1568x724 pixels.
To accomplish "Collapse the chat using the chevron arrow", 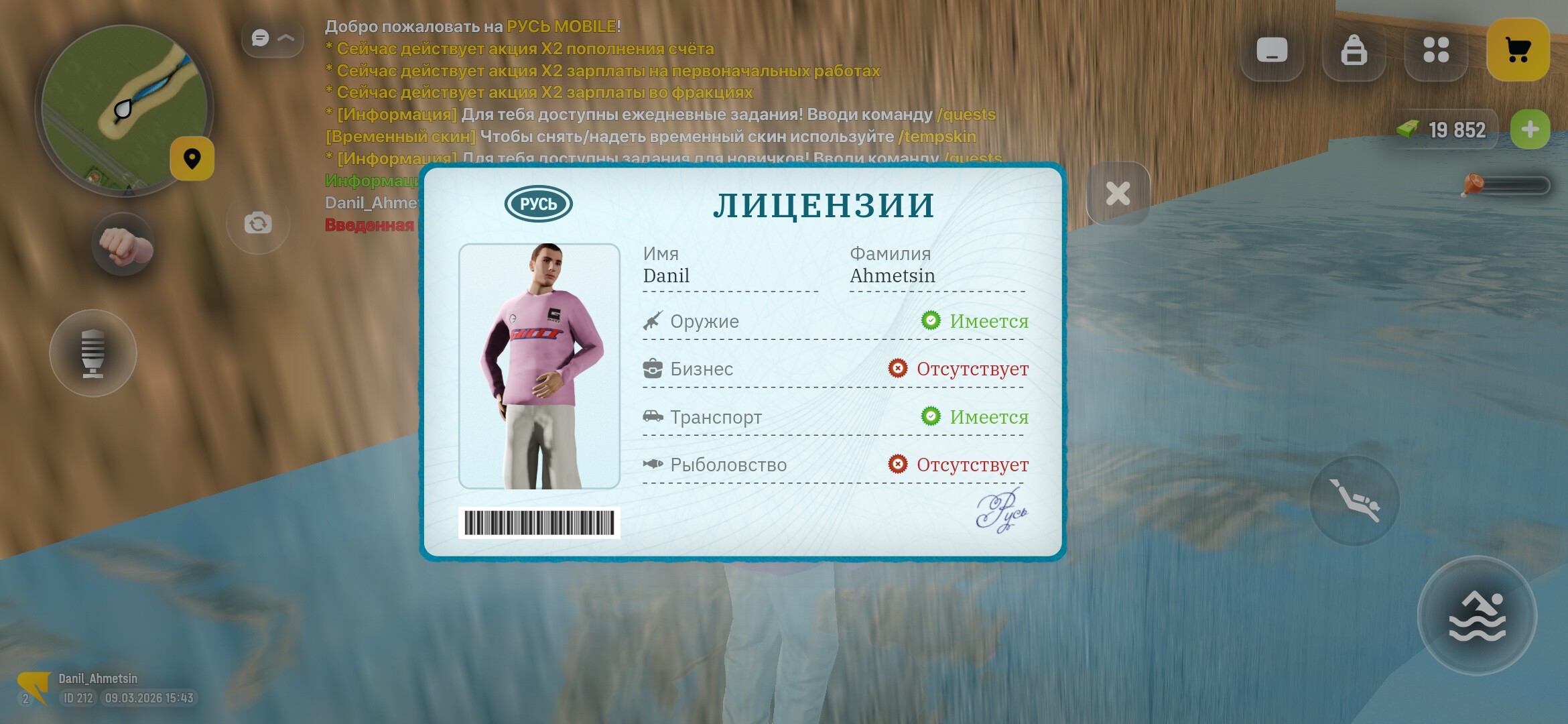I will [x=287, y=38].
